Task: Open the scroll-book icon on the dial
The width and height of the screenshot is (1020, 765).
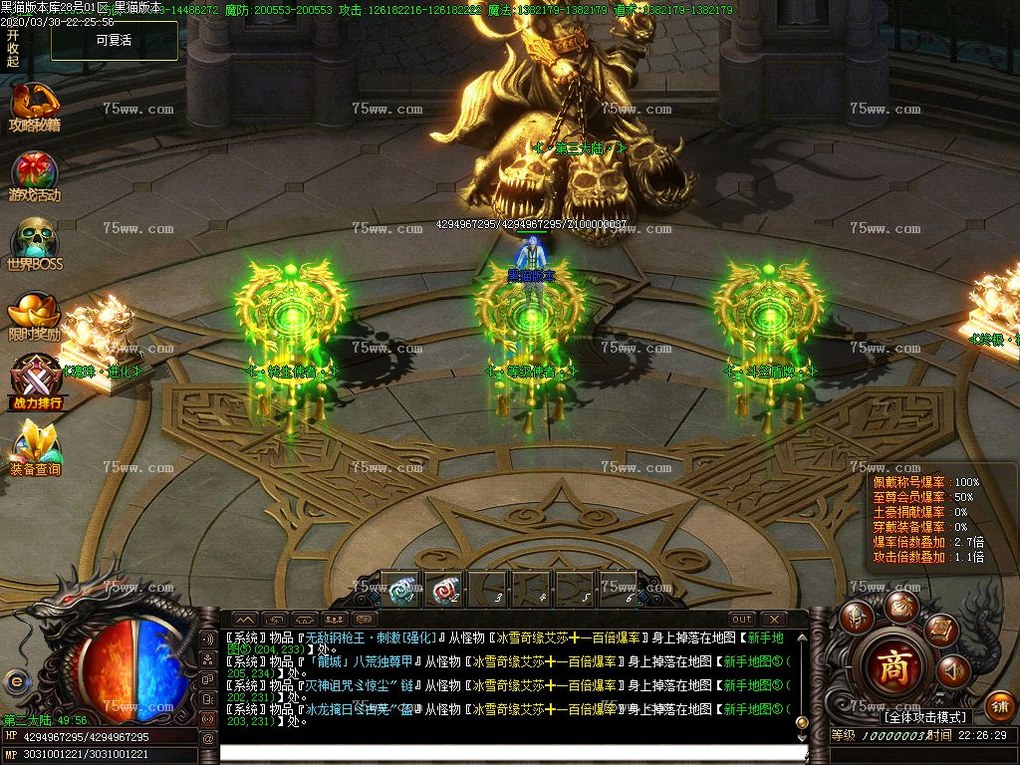Action: point(940,628)
